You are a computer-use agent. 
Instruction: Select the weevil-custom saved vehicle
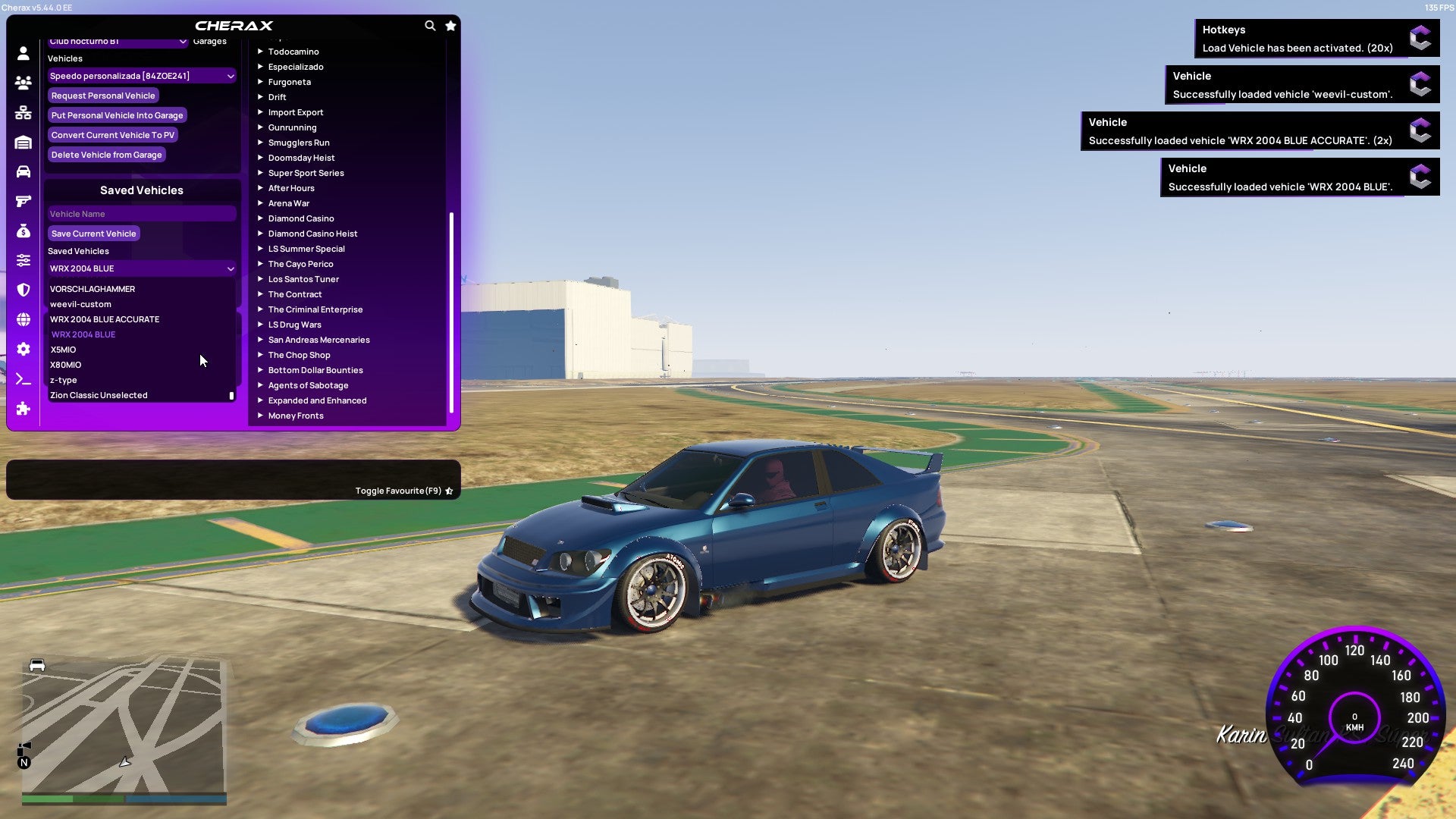[x=80, y=304]
